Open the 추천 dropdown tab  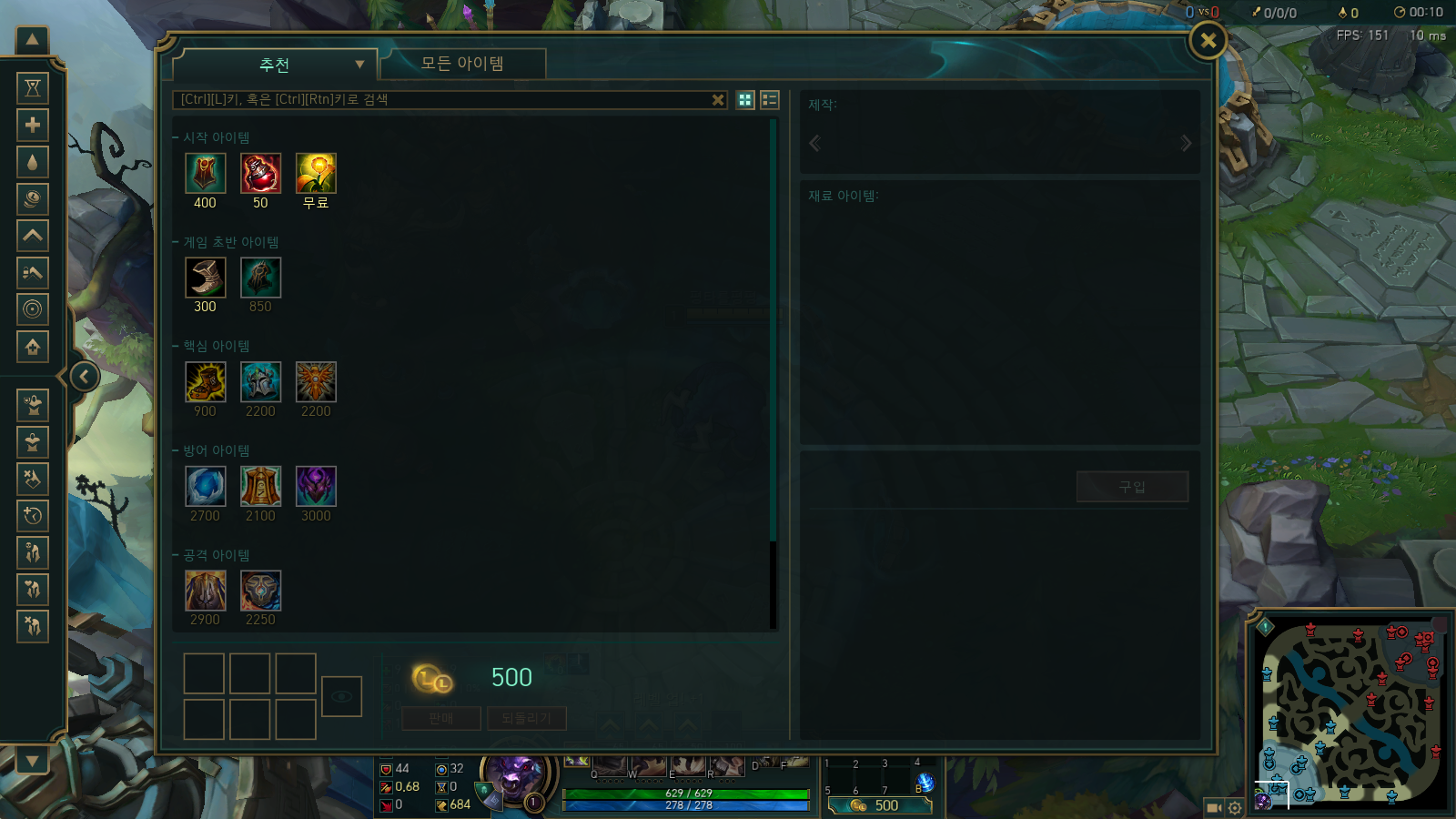coord(275,65)
